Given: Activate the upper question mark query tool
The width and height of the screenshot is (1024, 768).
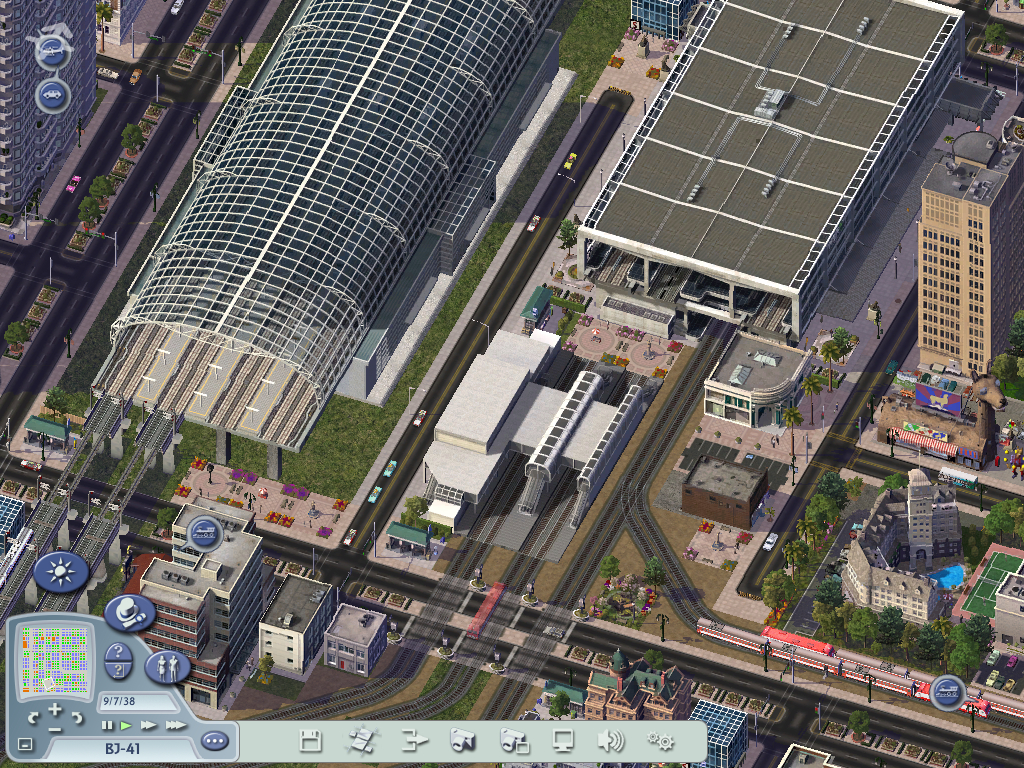Looking at the screenshot, I should click(x=116, y=654).
